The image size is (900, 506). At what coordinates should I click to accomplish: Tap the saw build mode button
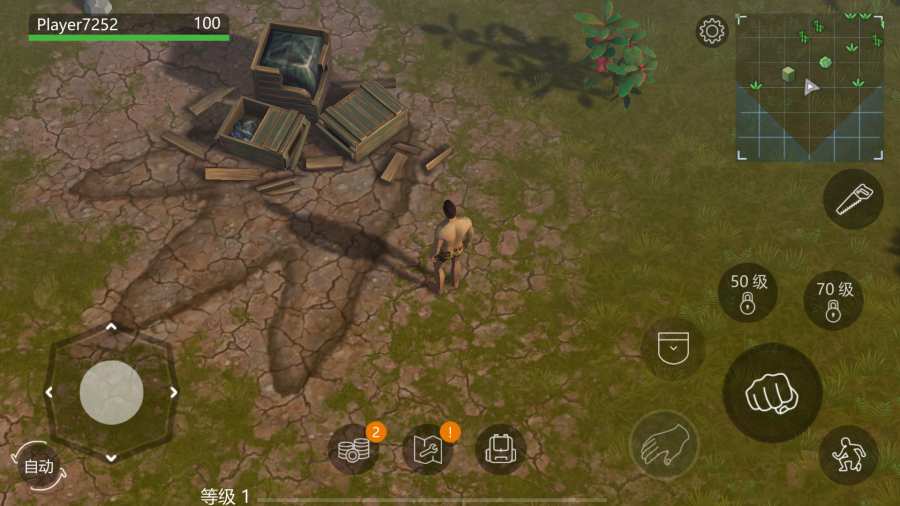(x=853, y=198)
